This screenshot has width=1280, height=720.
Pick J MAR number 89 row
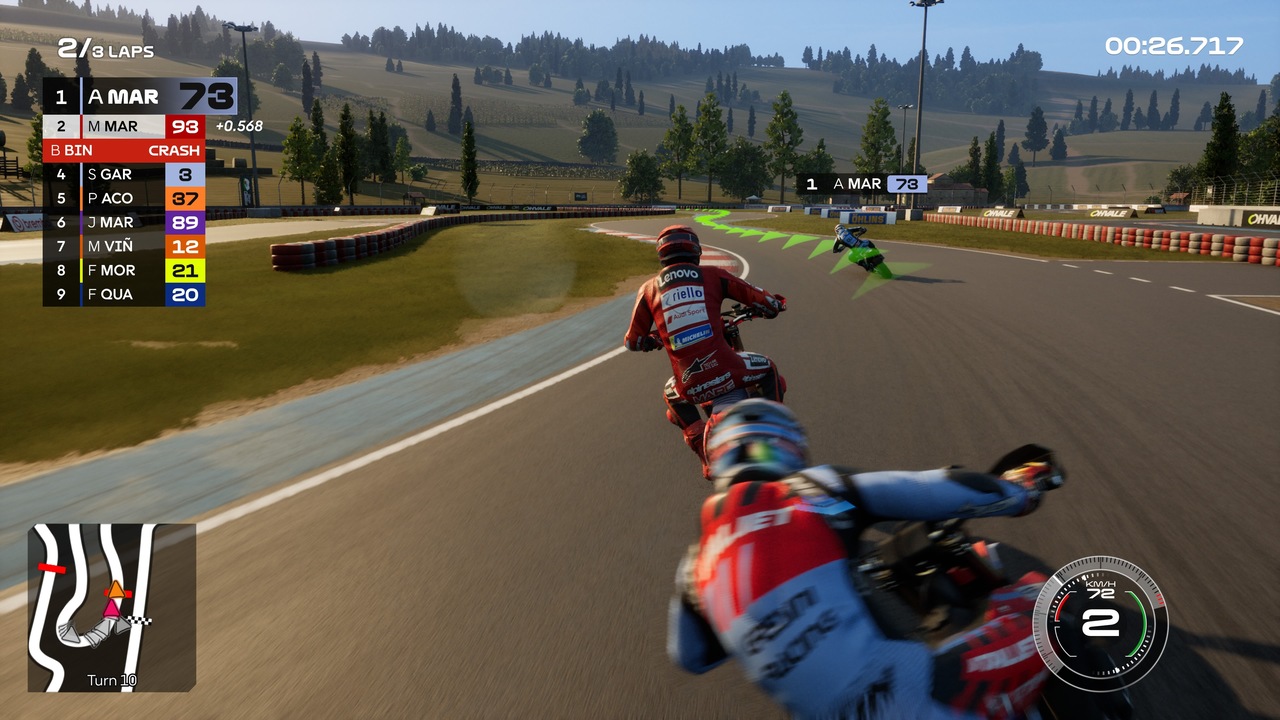point(124,222)
